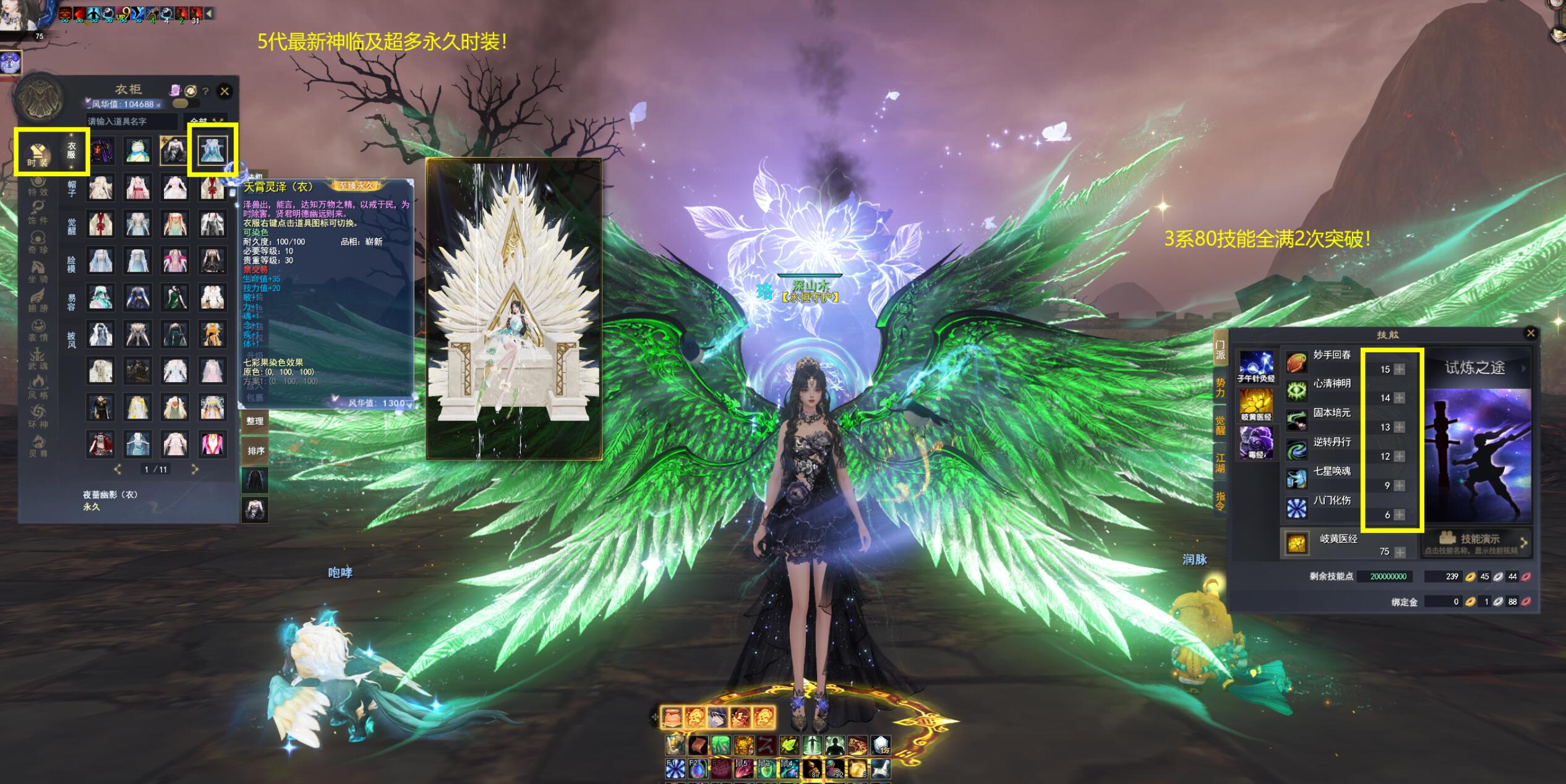Select the 毒经 skill book
Screen dimensions: 1566x784
point(1256,443)
